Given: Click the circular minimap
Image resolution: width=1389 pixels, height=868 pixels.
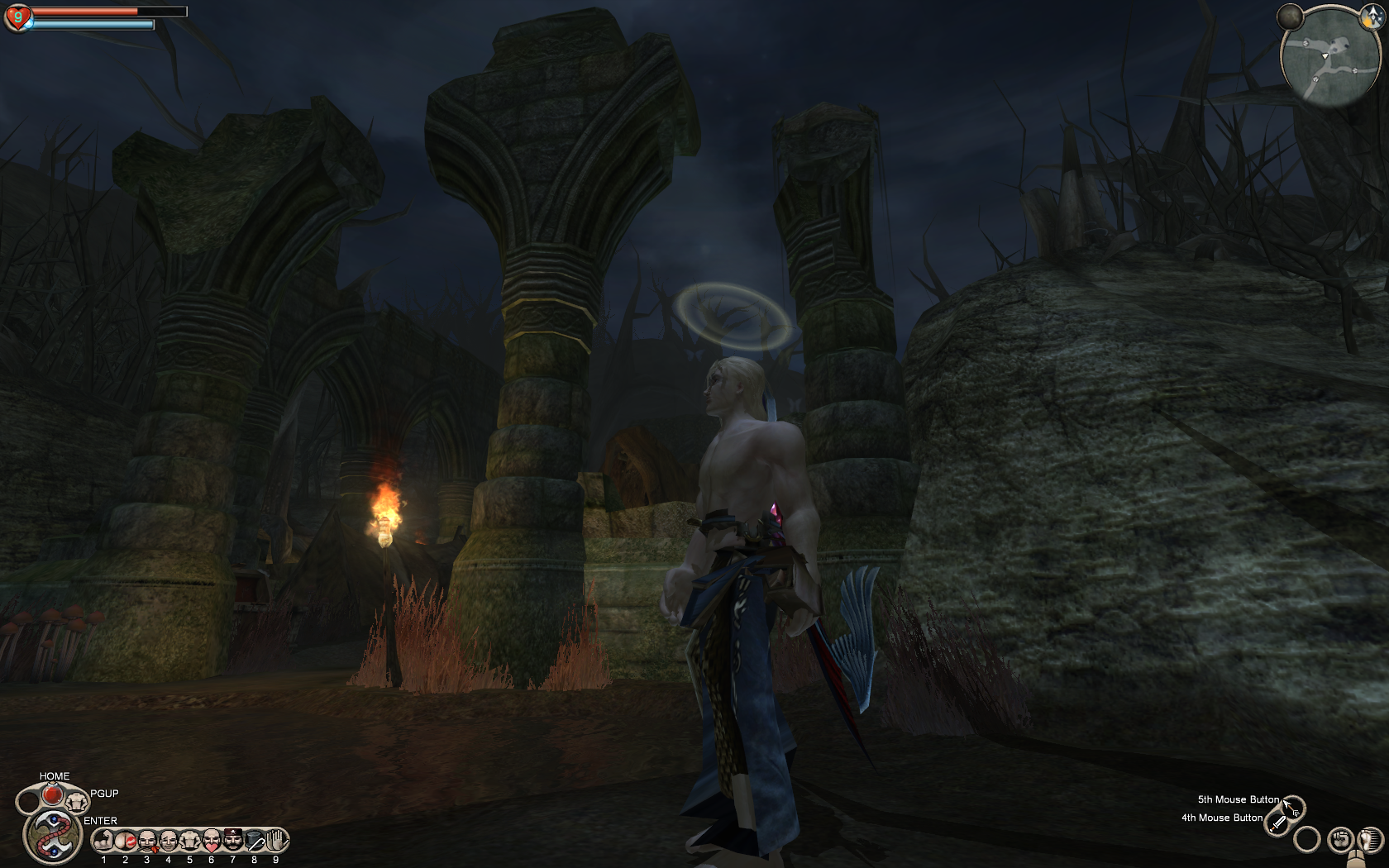Looking at the screenshot, I should [1330, 57].
